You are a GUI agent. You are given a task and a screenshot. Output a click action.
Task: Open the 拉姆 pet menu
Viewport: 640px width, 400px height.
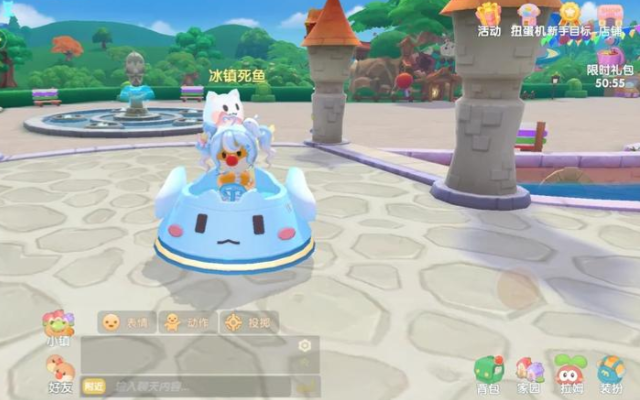569,372
